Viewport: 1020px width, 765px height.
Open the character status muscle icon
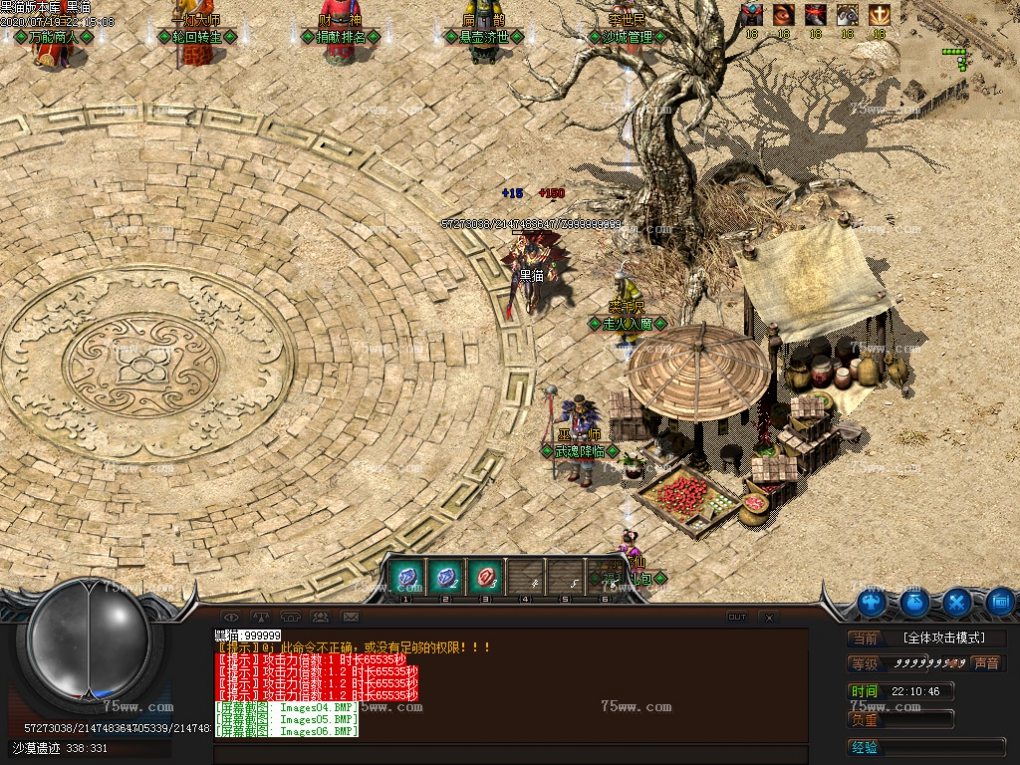tap(871, 602)
